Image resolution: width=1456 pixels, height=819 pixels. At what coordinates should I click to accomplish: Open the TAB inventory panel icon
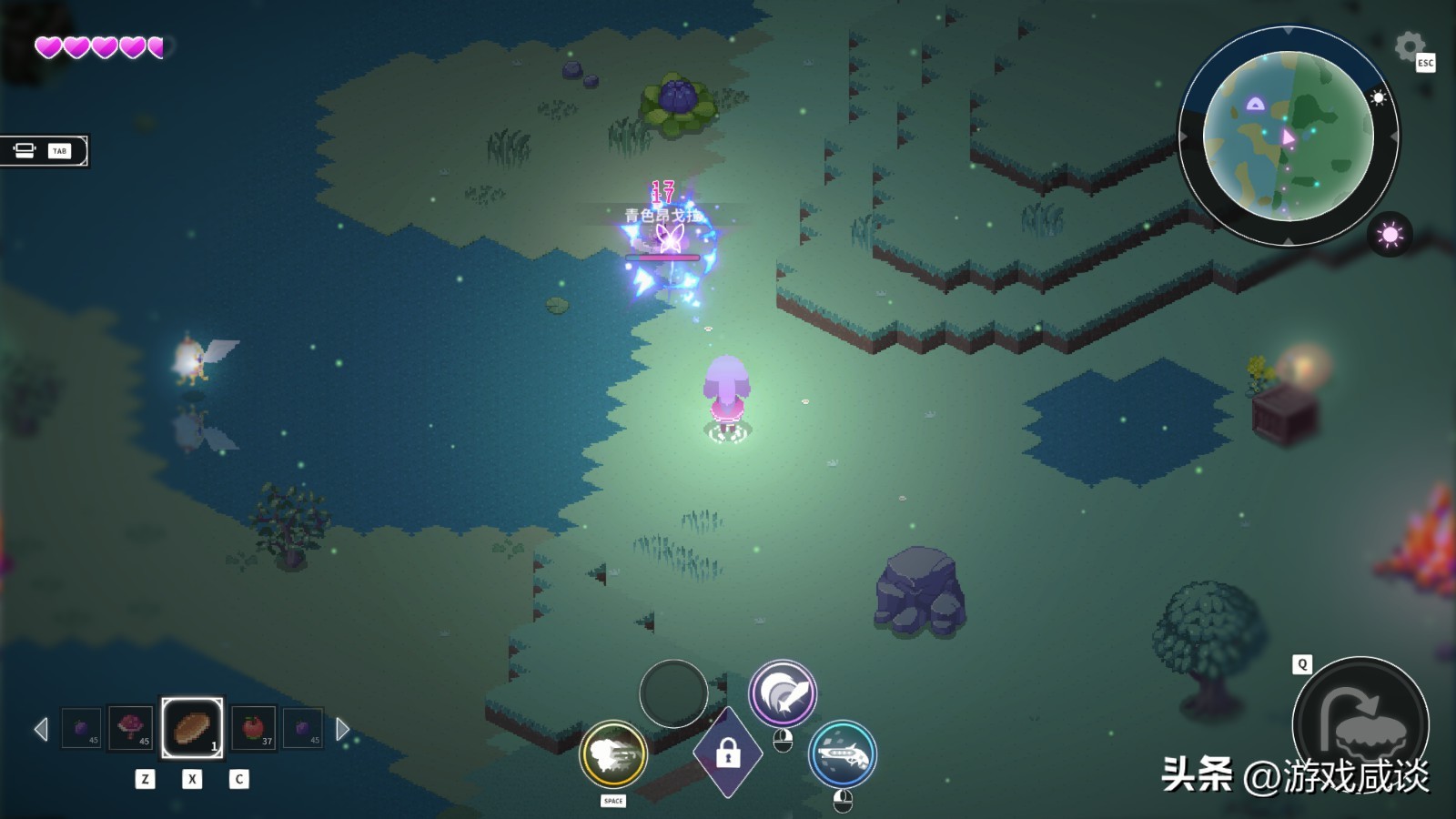coord(42,151)
